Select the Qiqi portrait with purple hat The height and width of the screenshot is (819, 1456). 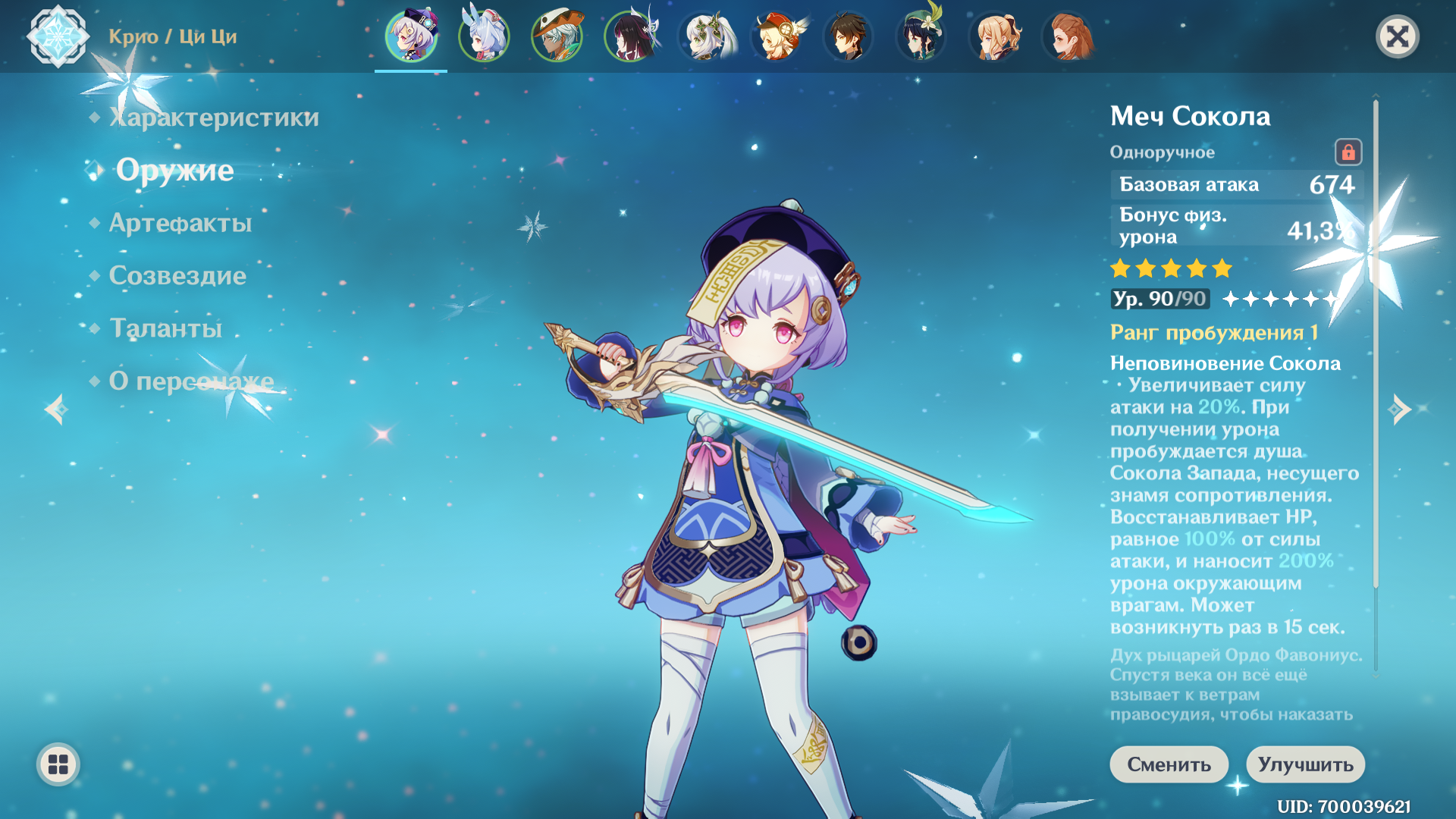tap(411, 36)
